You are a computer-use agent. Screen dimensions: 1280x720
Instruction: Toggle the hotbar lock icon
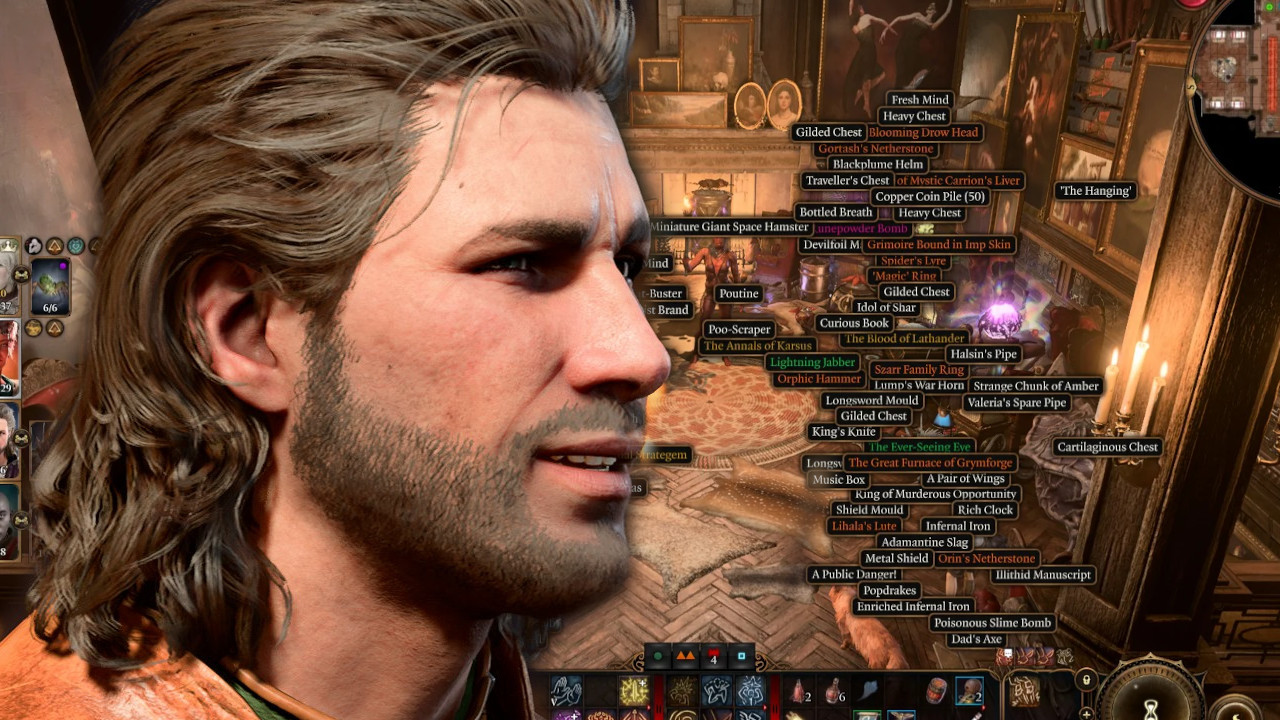[x=1087, y=680]
